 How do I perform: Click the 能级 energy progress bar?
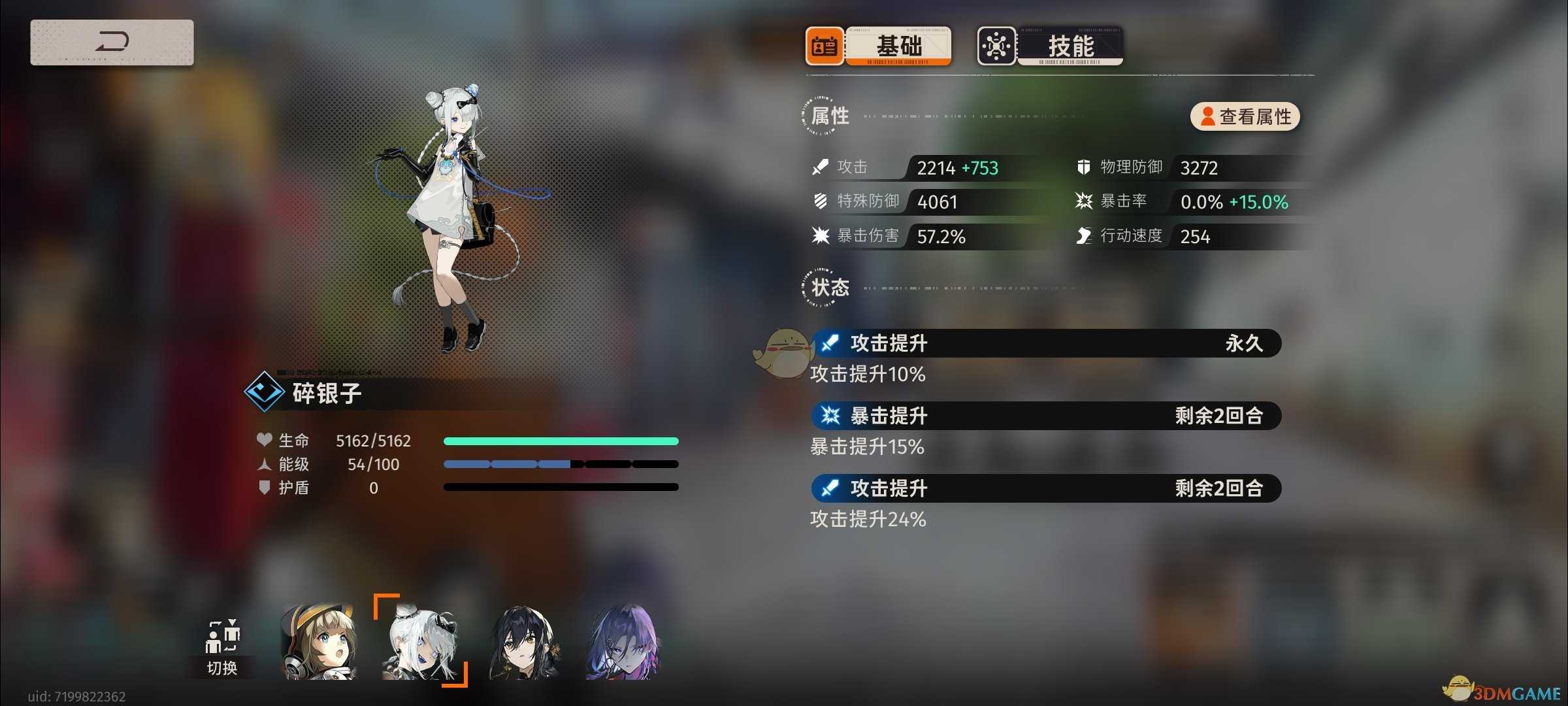coord(561,464)
